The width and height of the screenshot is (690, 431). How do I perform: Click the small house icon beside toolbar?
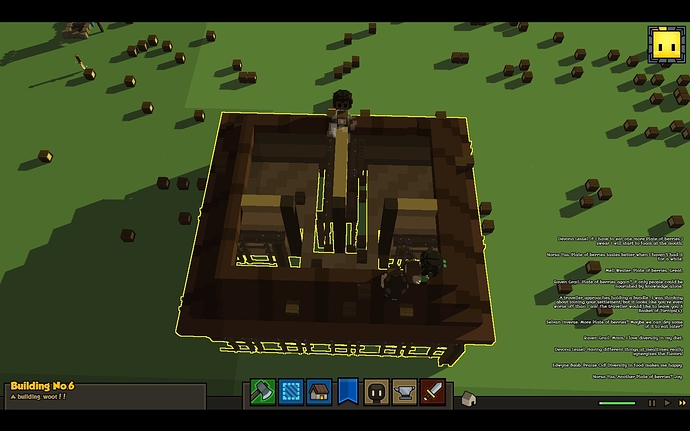coord(466,400)
